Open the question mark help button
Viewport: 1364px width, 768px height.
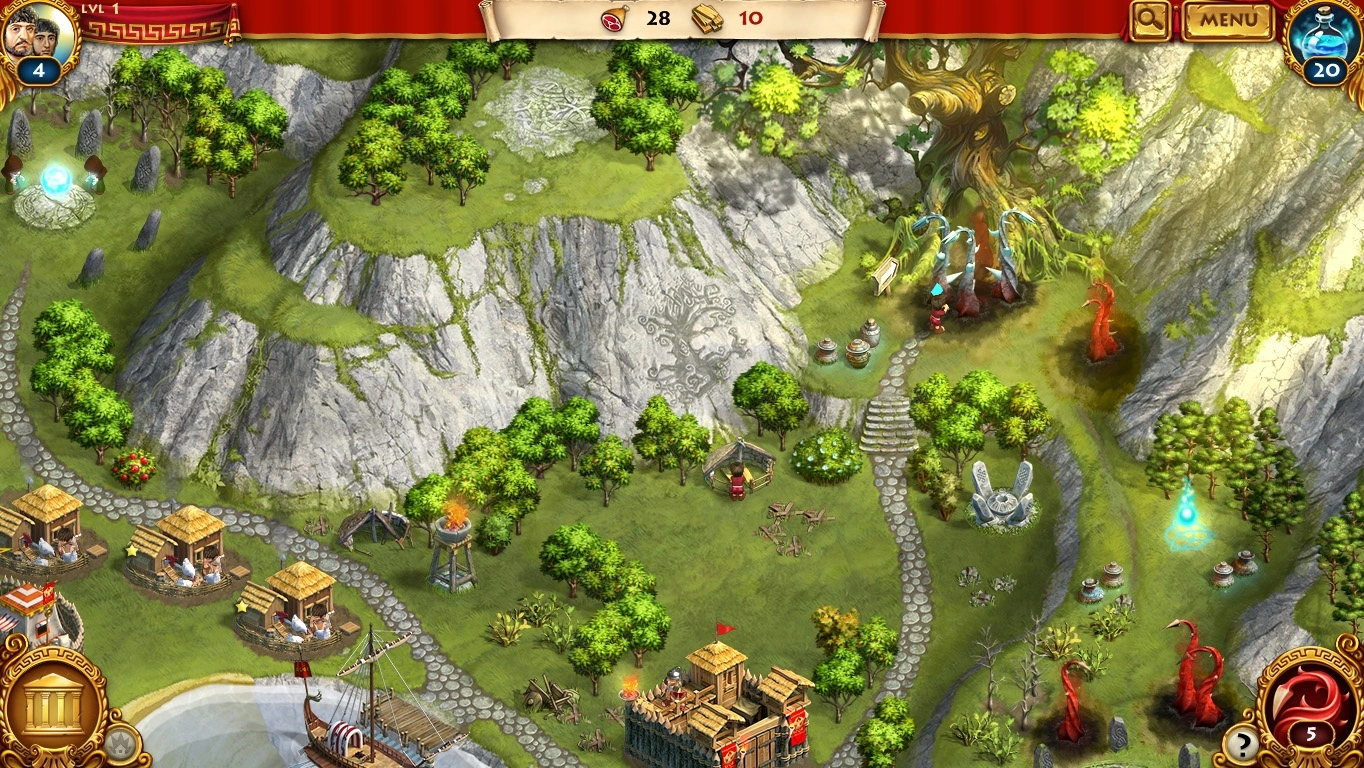pos(1241,744)
